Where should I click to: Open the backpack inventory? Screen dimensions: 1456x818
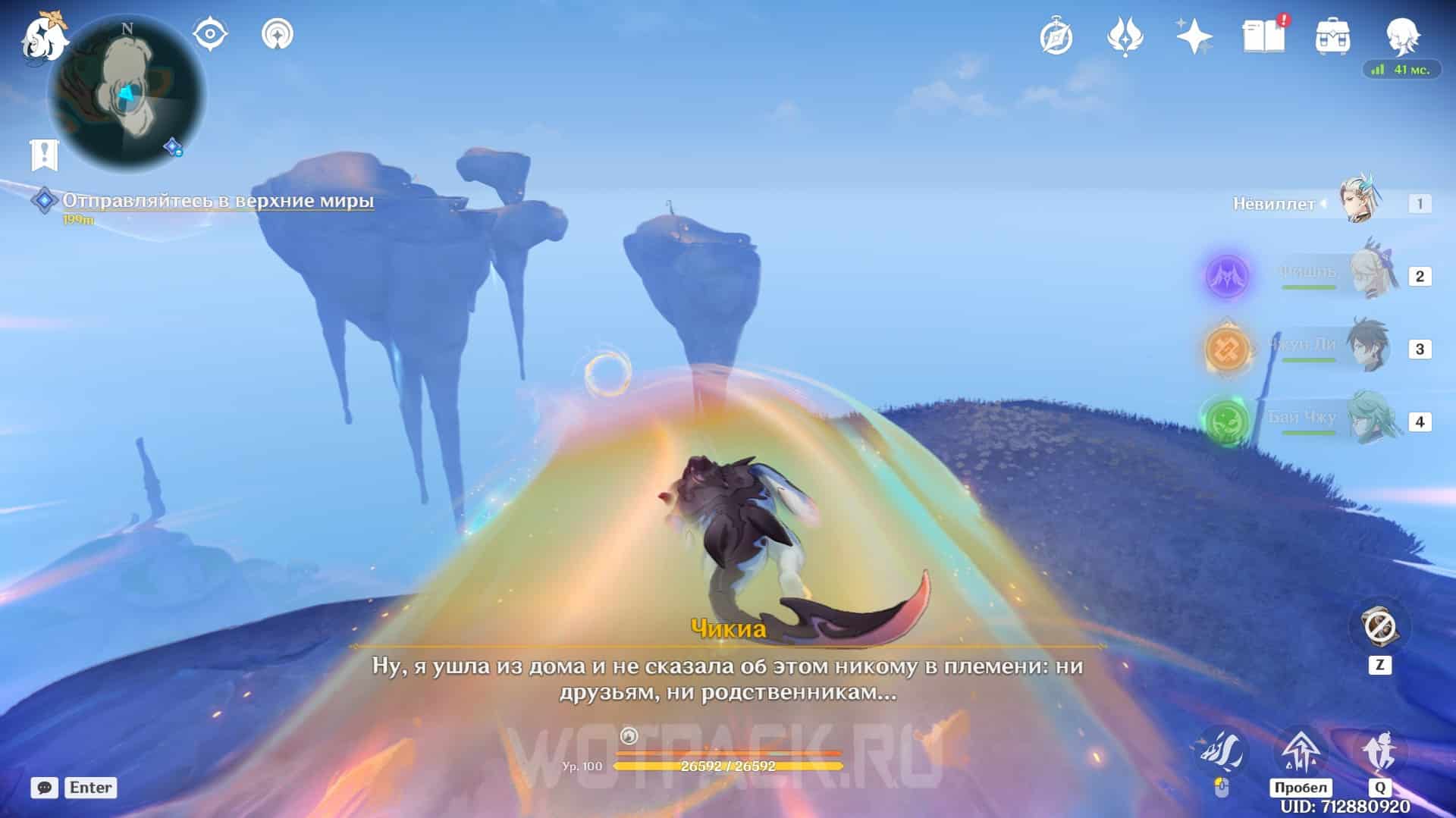pyautogui.click(x=1332, y=36)
